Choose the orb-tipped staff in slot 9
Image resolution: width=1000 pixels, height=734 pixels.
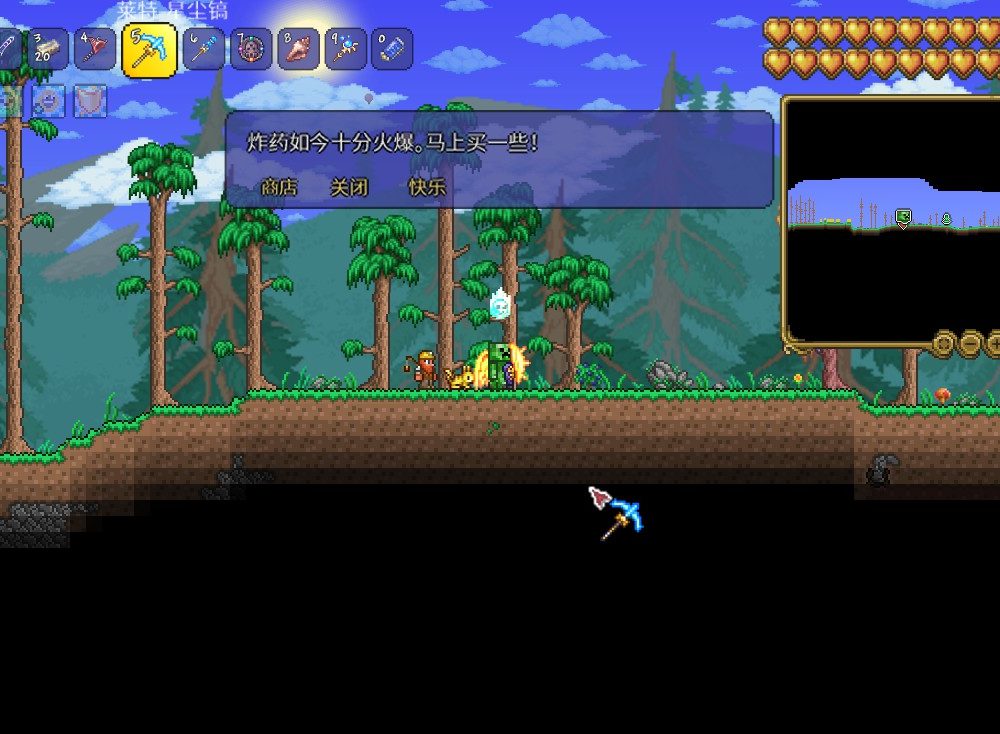[x=346, y=49]
